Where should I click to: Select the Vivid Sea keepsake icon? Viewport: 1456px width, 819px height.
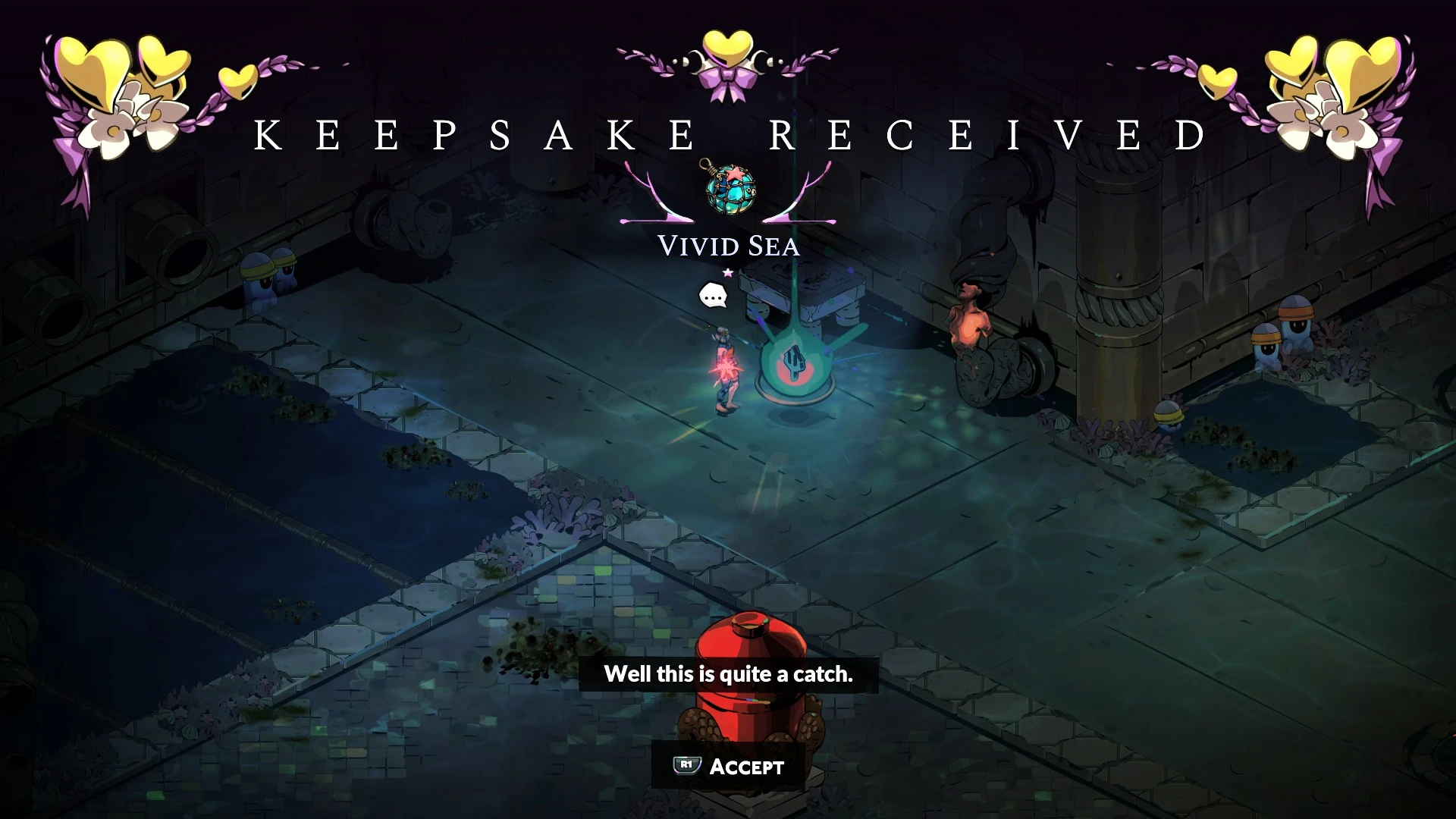tap(730, 192)
